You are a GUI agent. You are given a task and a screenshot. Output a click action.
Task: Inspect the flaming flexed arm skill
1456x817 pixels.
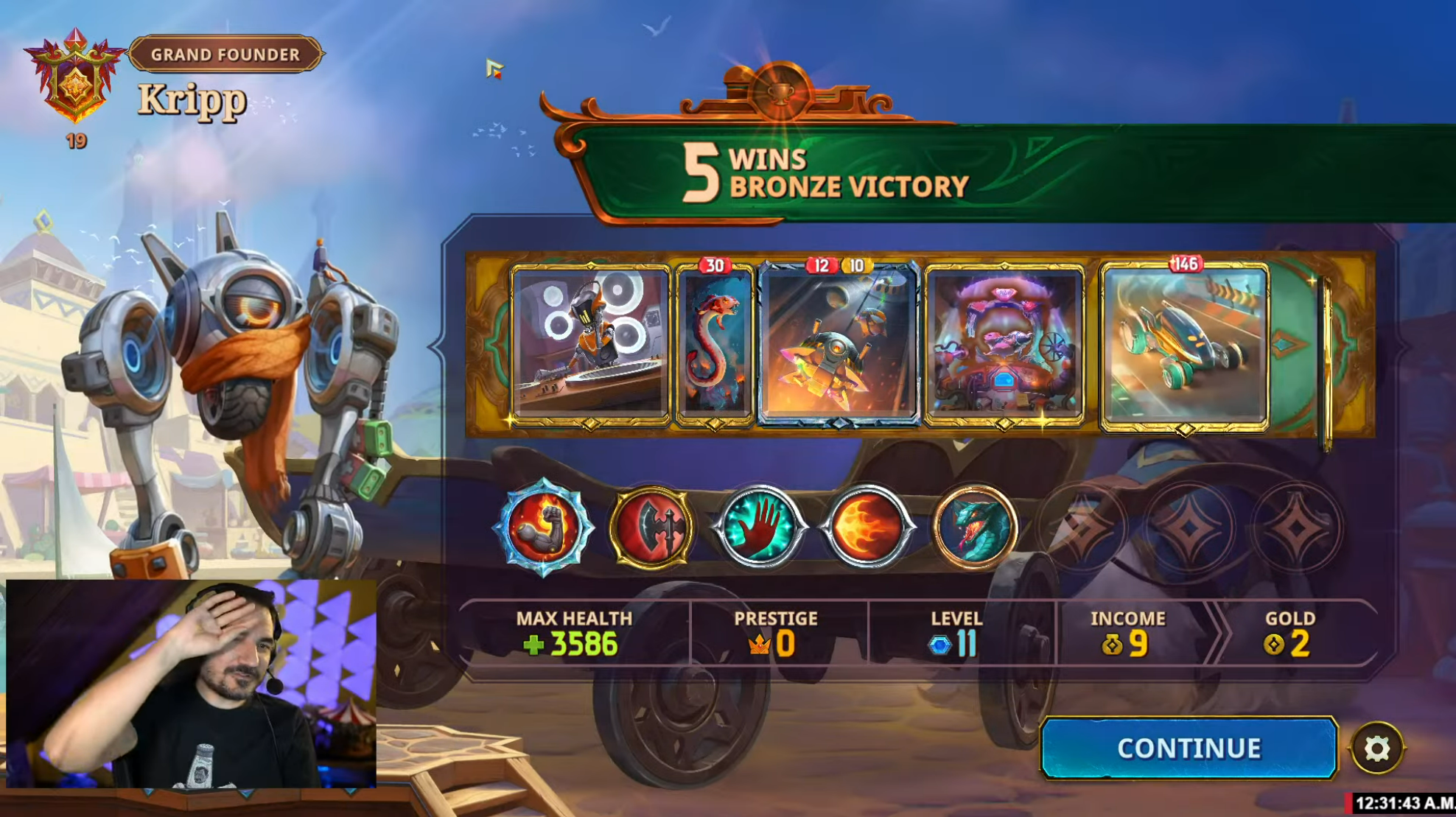tap(544, 527)
